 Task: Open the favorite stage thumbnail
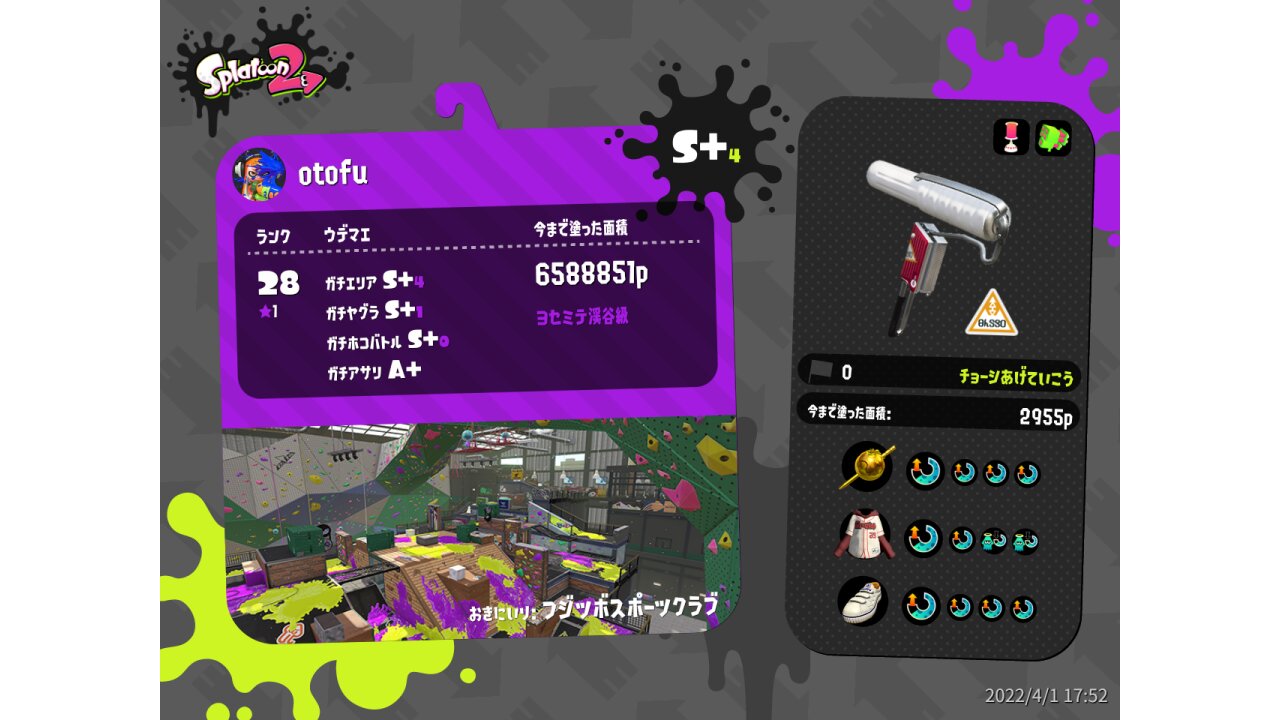pos(480,530)
